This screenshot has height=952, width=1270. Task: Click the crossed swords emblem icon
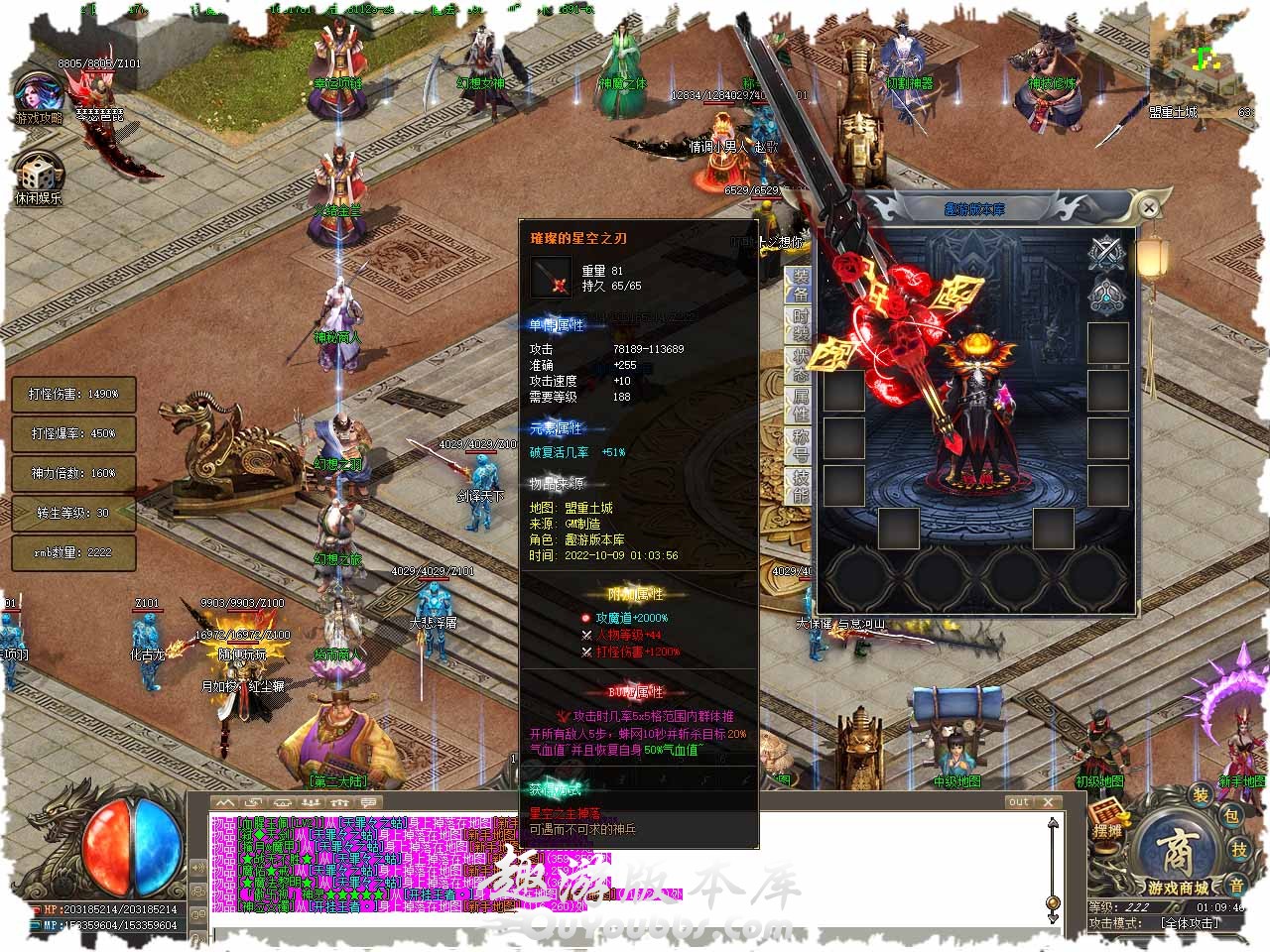(1105, 253)
